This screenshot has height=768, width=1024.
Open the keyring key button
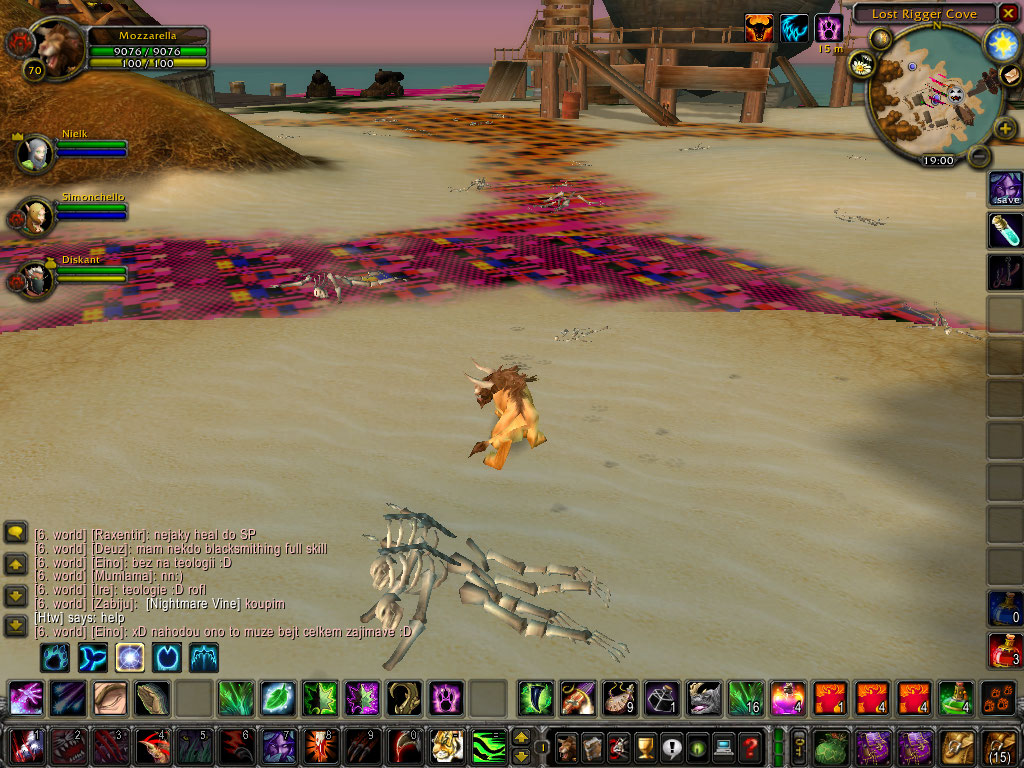pyautogui.click(x=799, y=746)
